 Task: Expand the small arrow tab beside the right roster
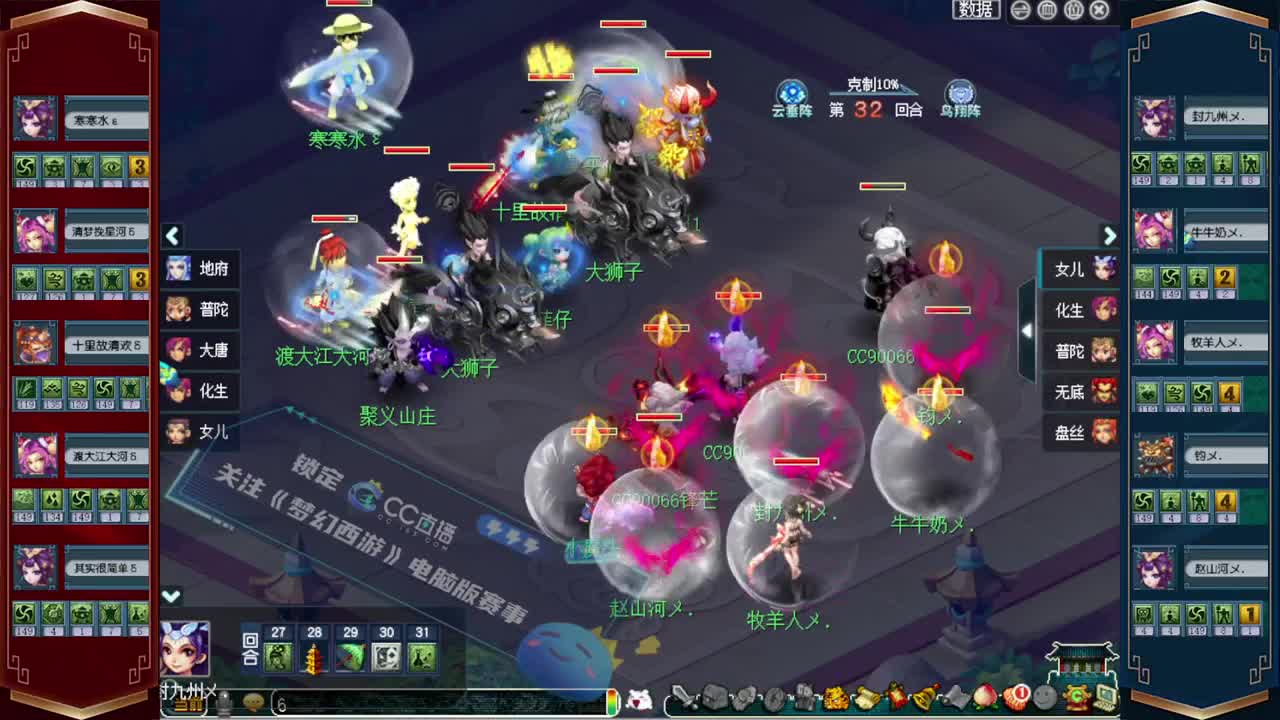pyautogui.click(x=1026, y=330)
